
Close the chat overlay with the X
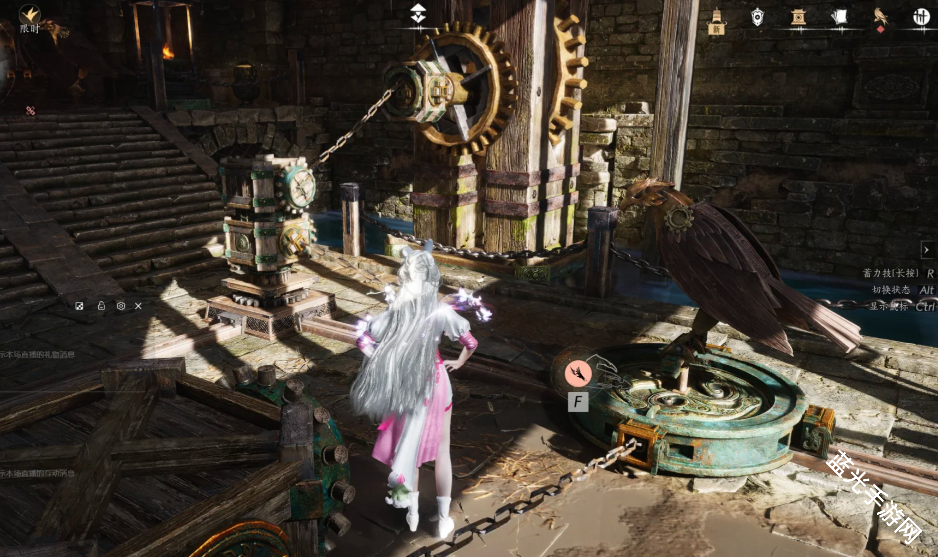coord(139,305)
